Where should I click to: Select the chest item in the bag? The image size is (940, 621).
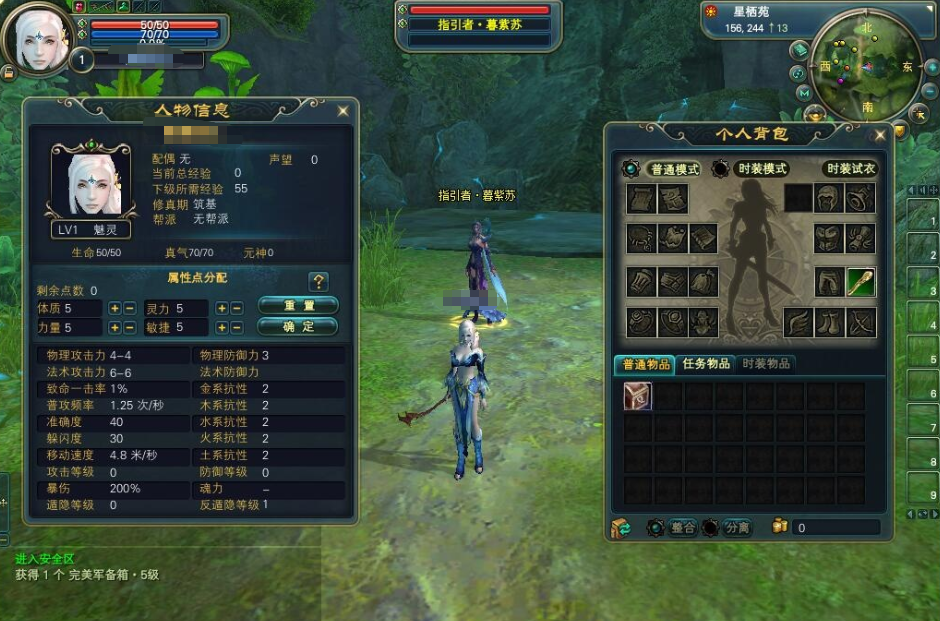[637, 396]
